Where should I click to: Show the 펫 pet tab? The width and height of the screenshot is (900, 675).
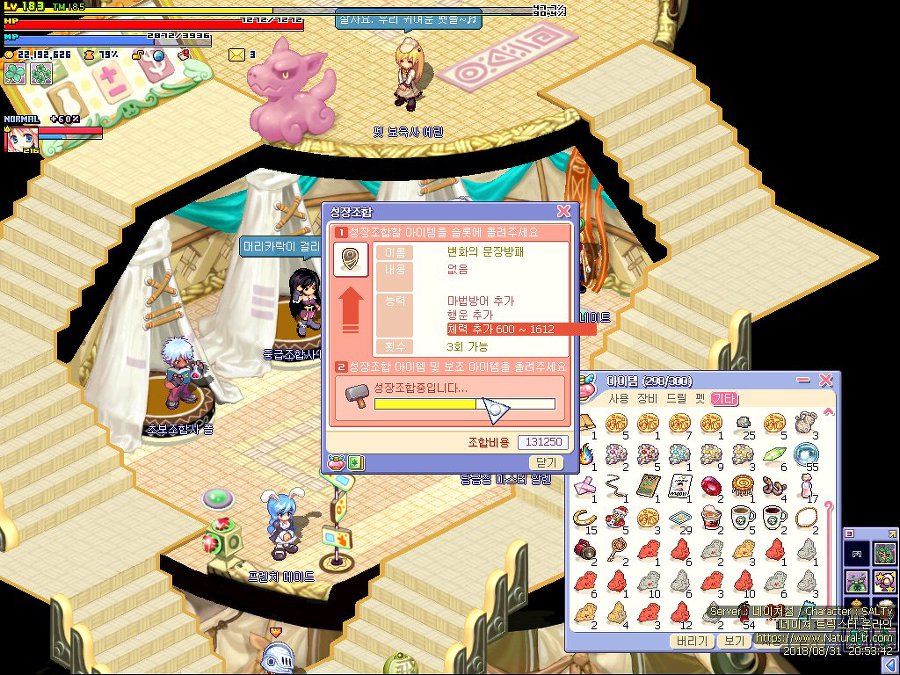pos(703,399)
